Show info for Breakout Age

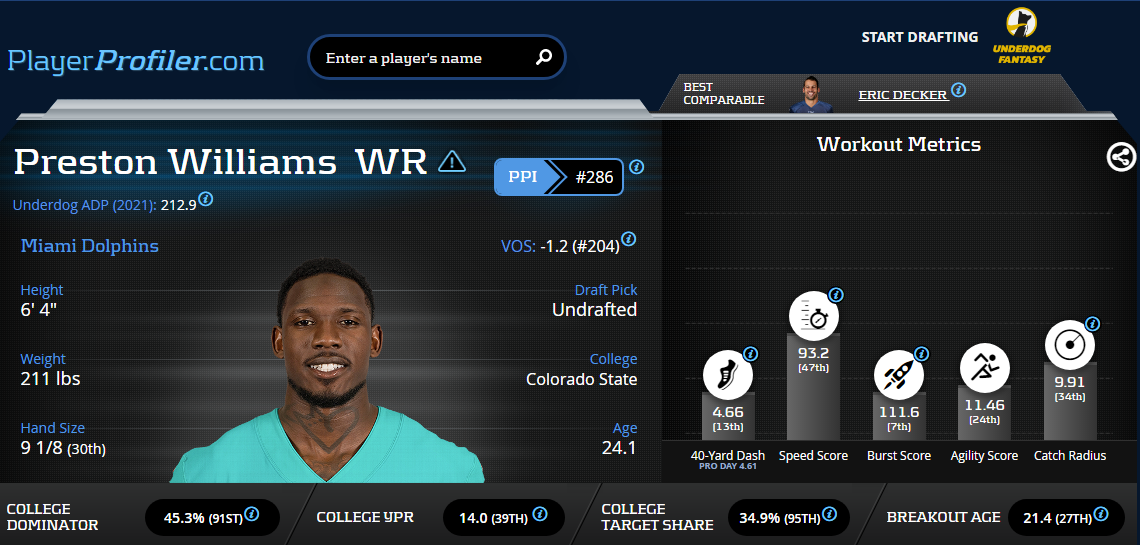pyautogui.click(x=1101, y=514)
